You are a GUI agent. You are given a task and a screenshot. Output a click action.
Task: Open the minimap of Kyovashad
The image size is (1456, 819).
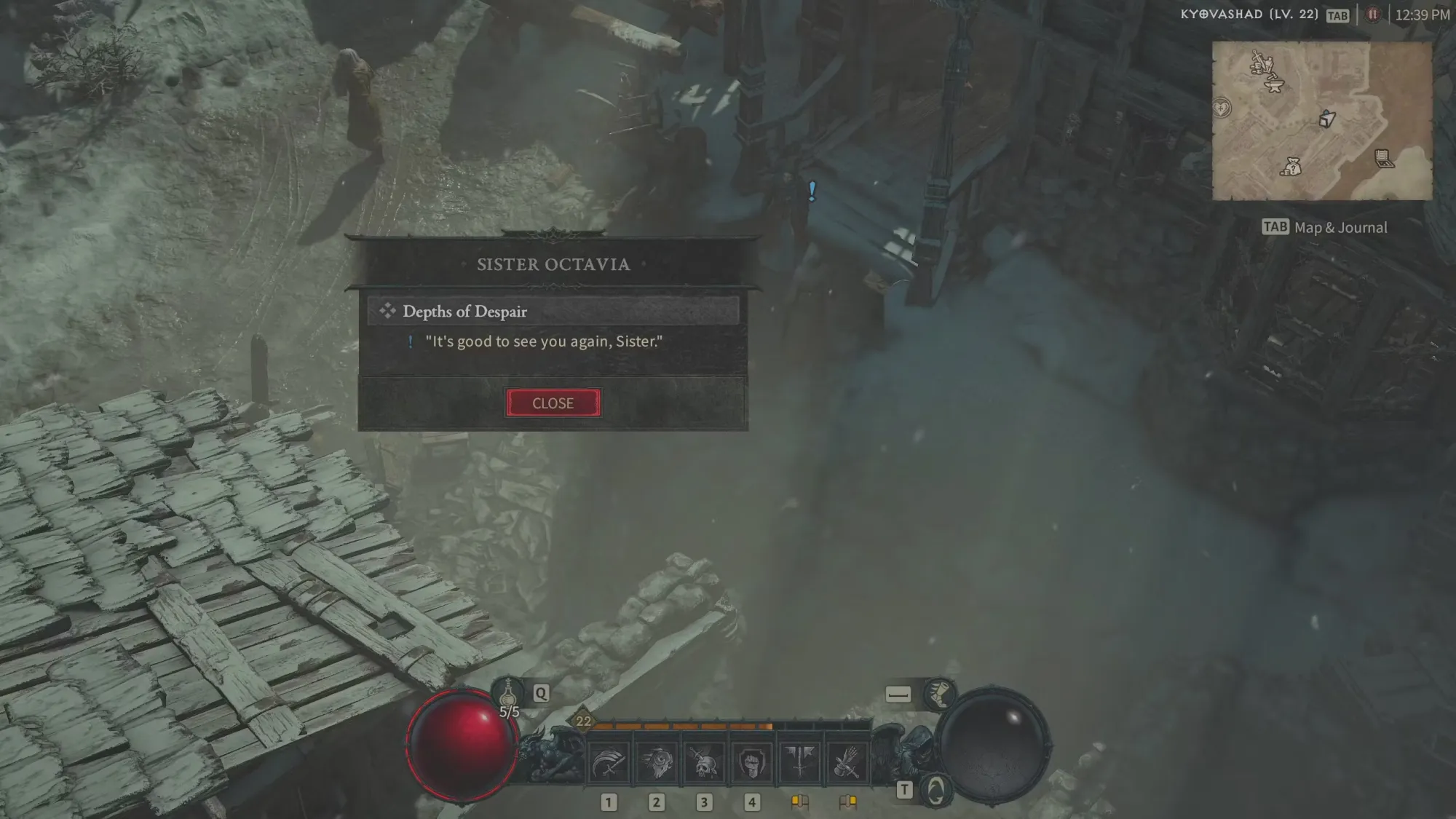(1322, 121)
